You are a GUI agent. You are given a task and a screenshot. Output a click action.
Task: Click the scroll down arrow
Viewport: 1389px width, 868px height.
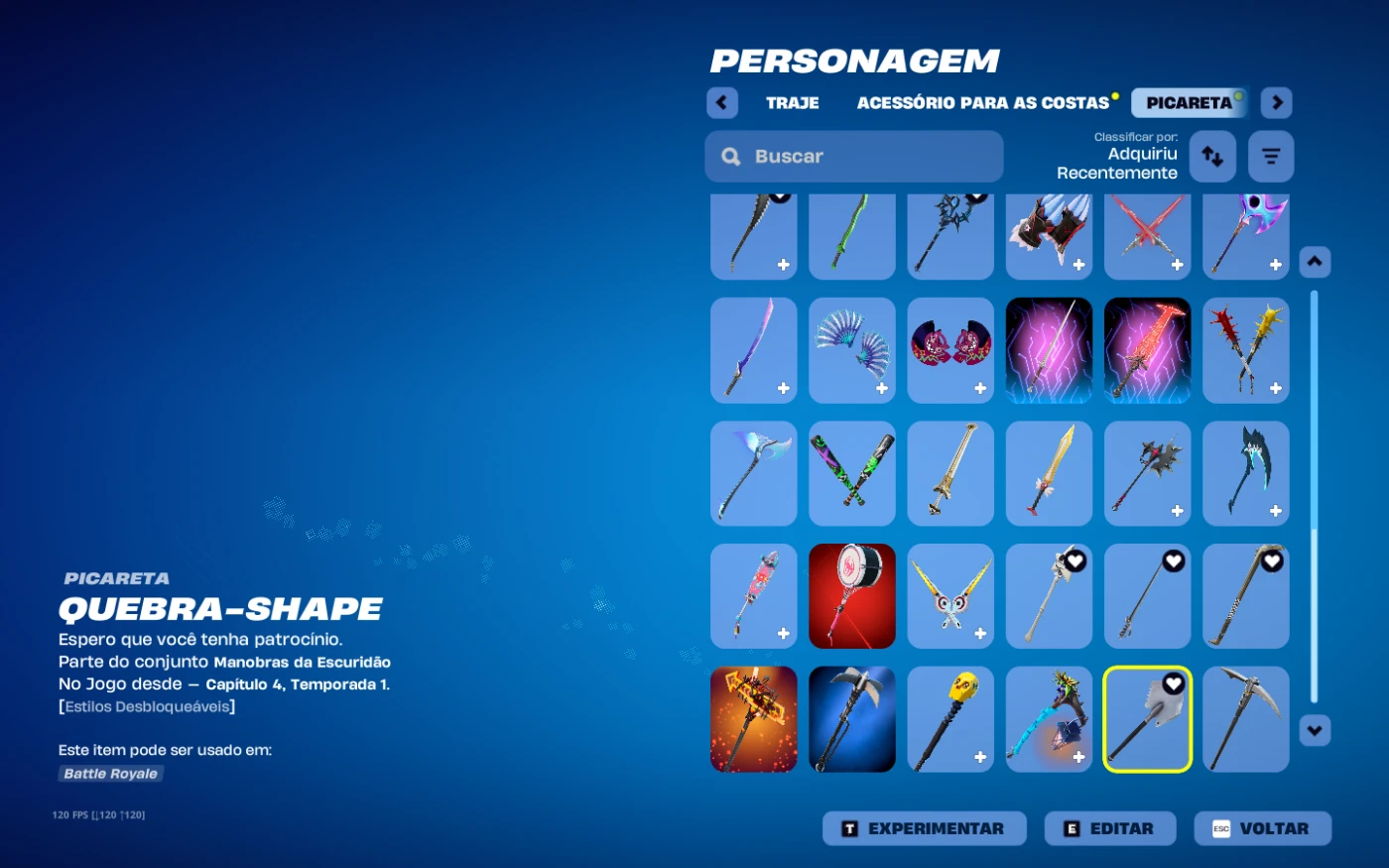click(1315, 731)
